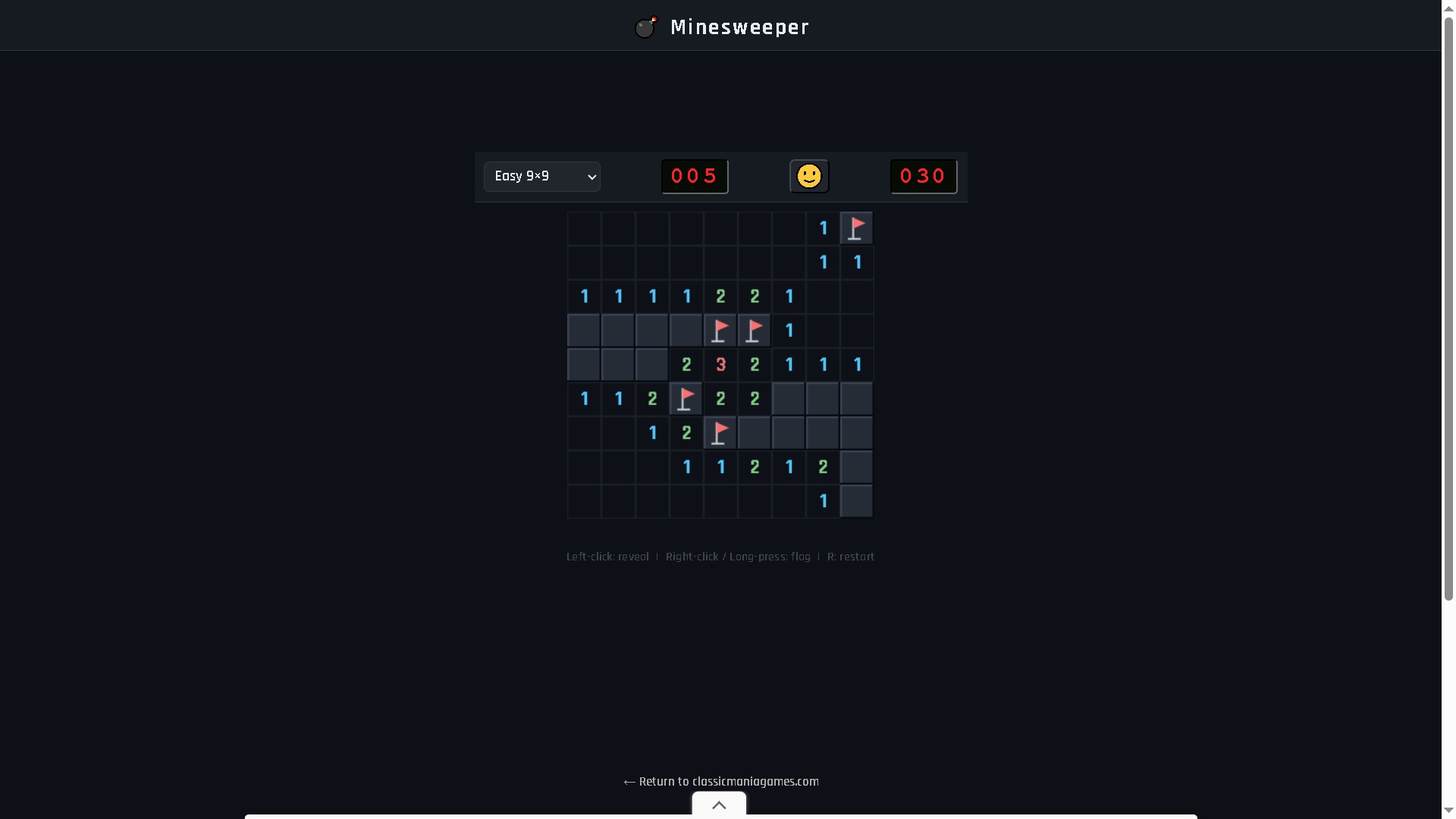1456x819 pixels.
Task: Follow the Return to classicmaniagames.com link
Action: click(720, 781)
